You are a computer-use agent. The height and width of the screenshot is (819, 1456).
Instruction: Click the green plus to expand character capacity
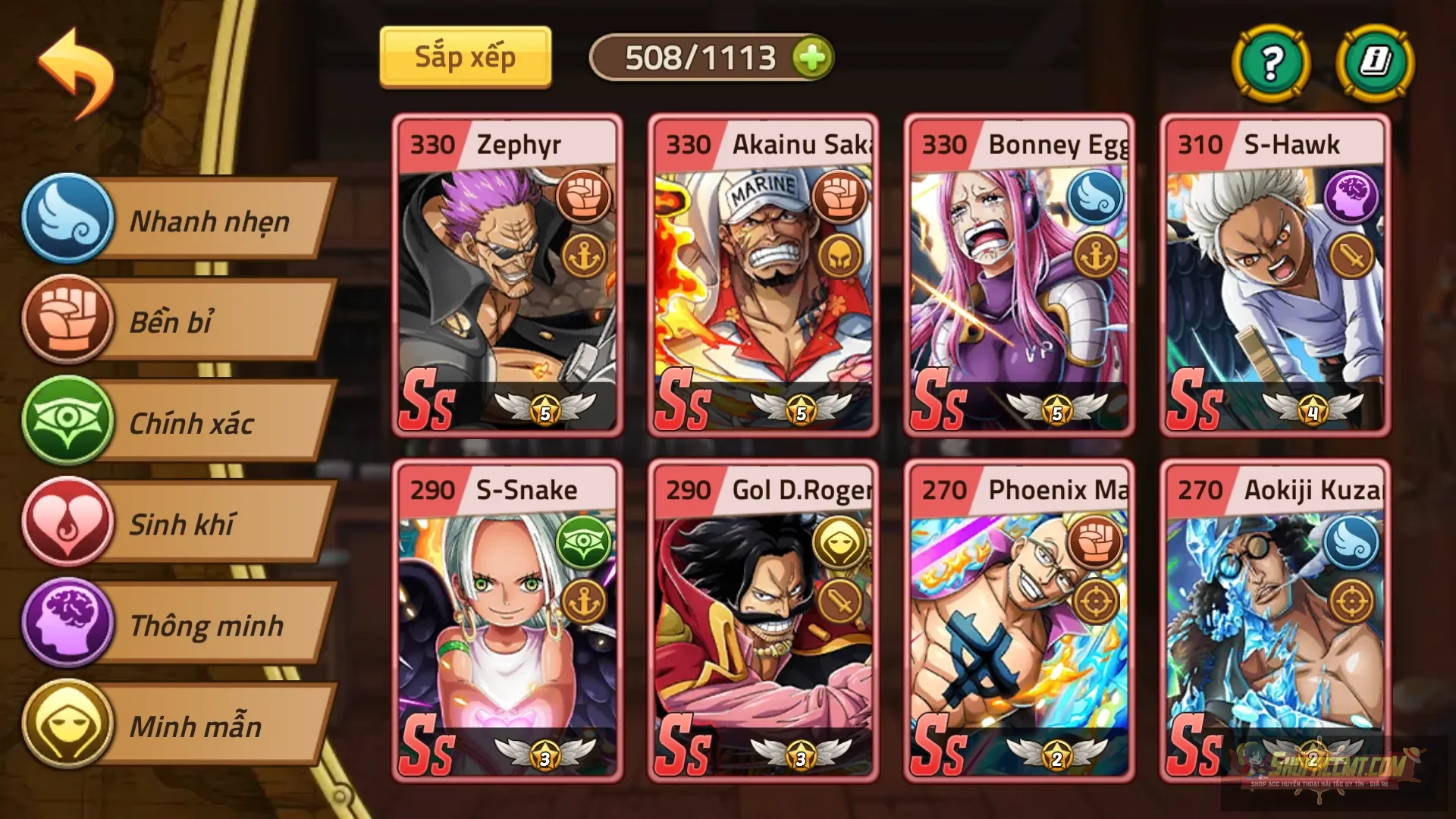[x=811, y=56]
